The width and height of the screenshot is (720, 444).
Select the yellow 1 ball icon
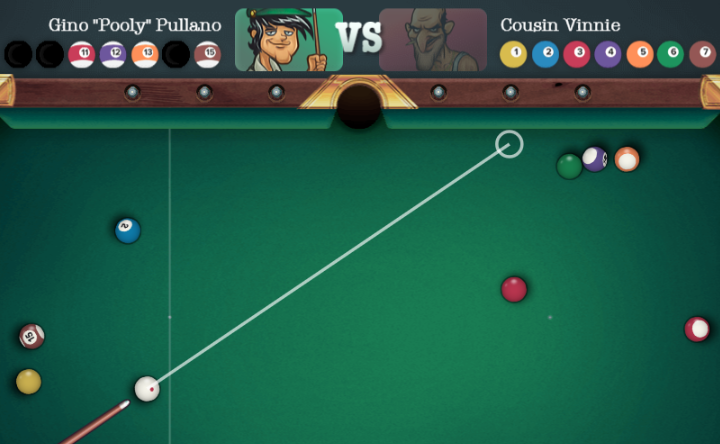point(513,54)
